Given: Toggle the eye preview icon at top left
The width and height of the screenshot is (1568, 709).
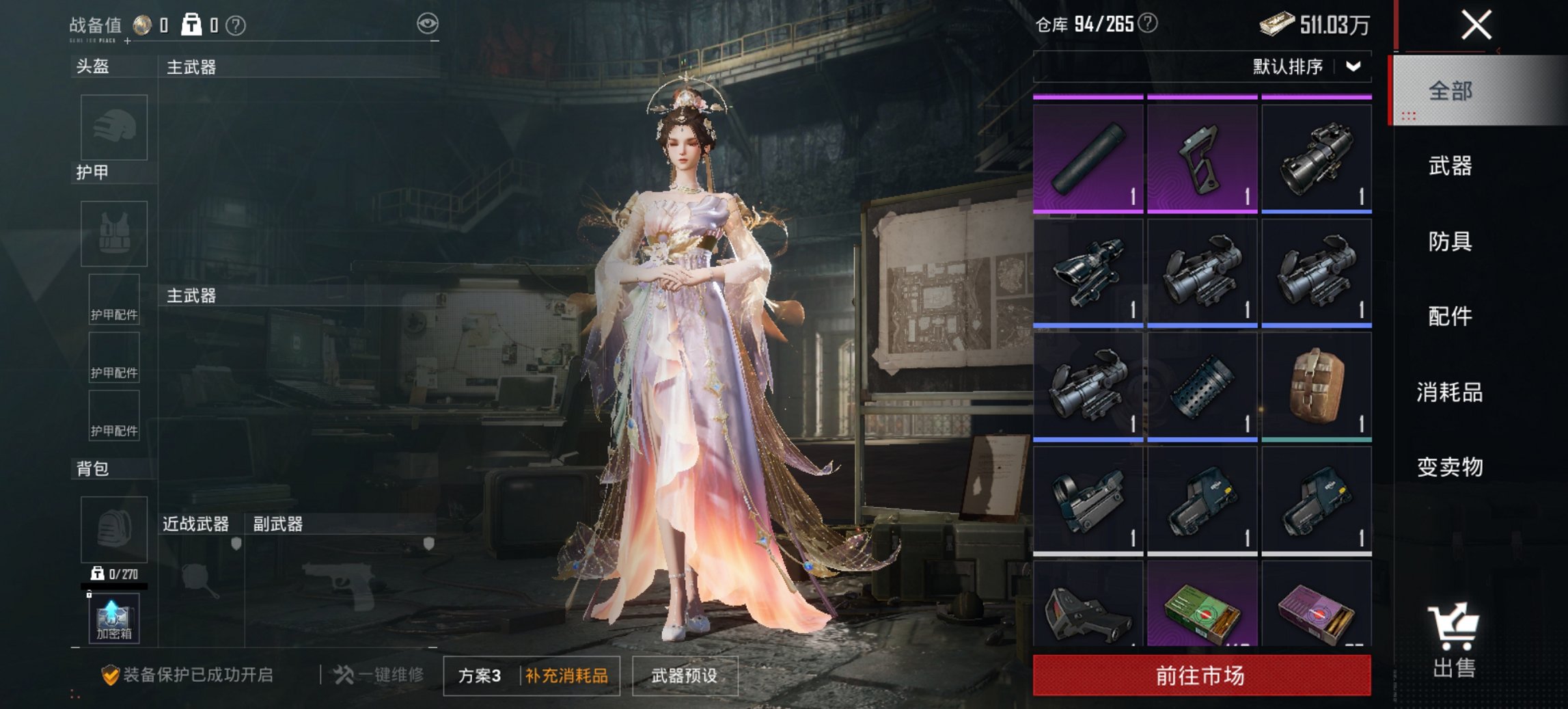Looking at the screenshot, I should point(428,23).
